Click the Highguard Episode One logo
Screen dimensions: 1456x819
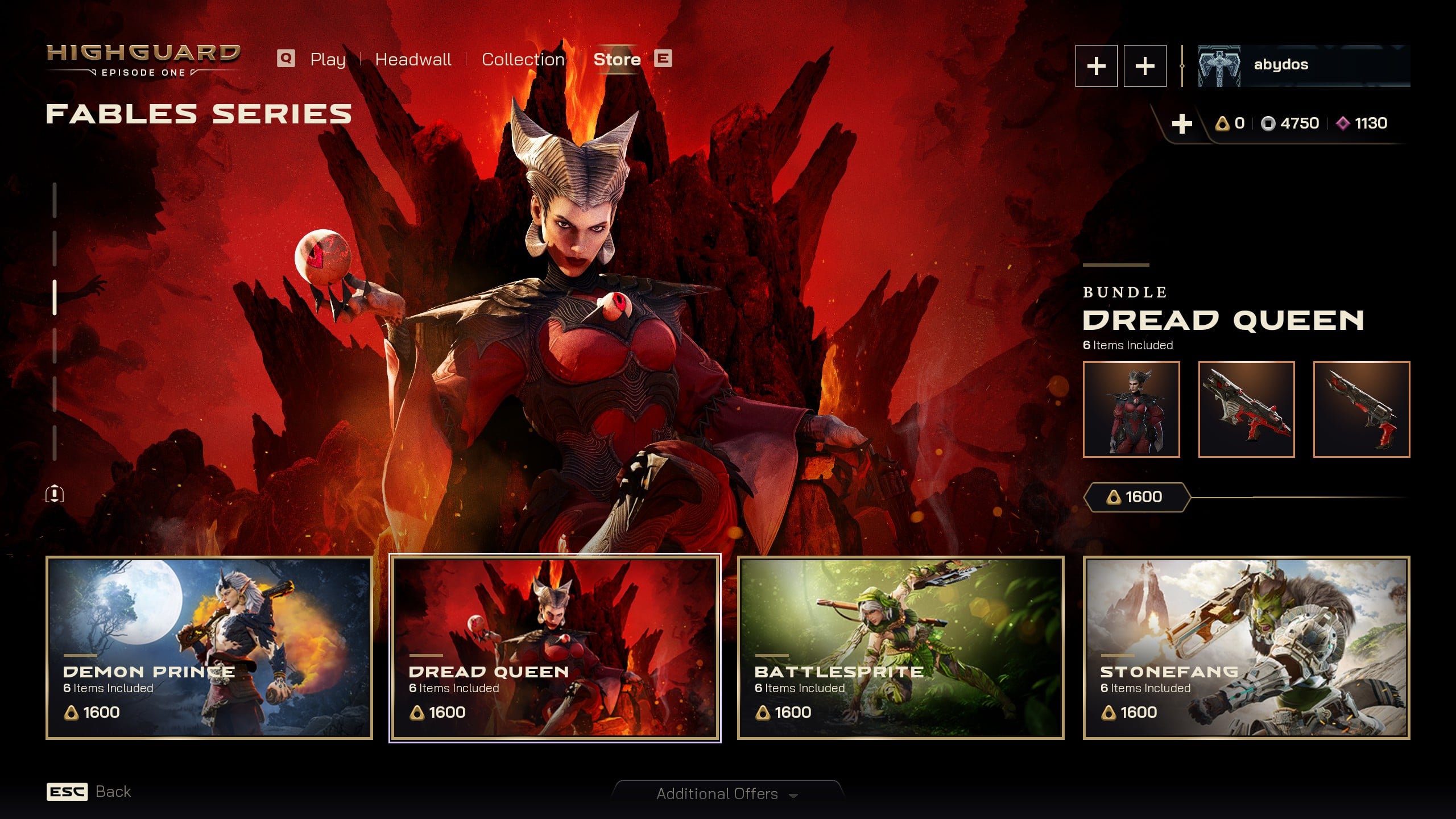(143, 60)
